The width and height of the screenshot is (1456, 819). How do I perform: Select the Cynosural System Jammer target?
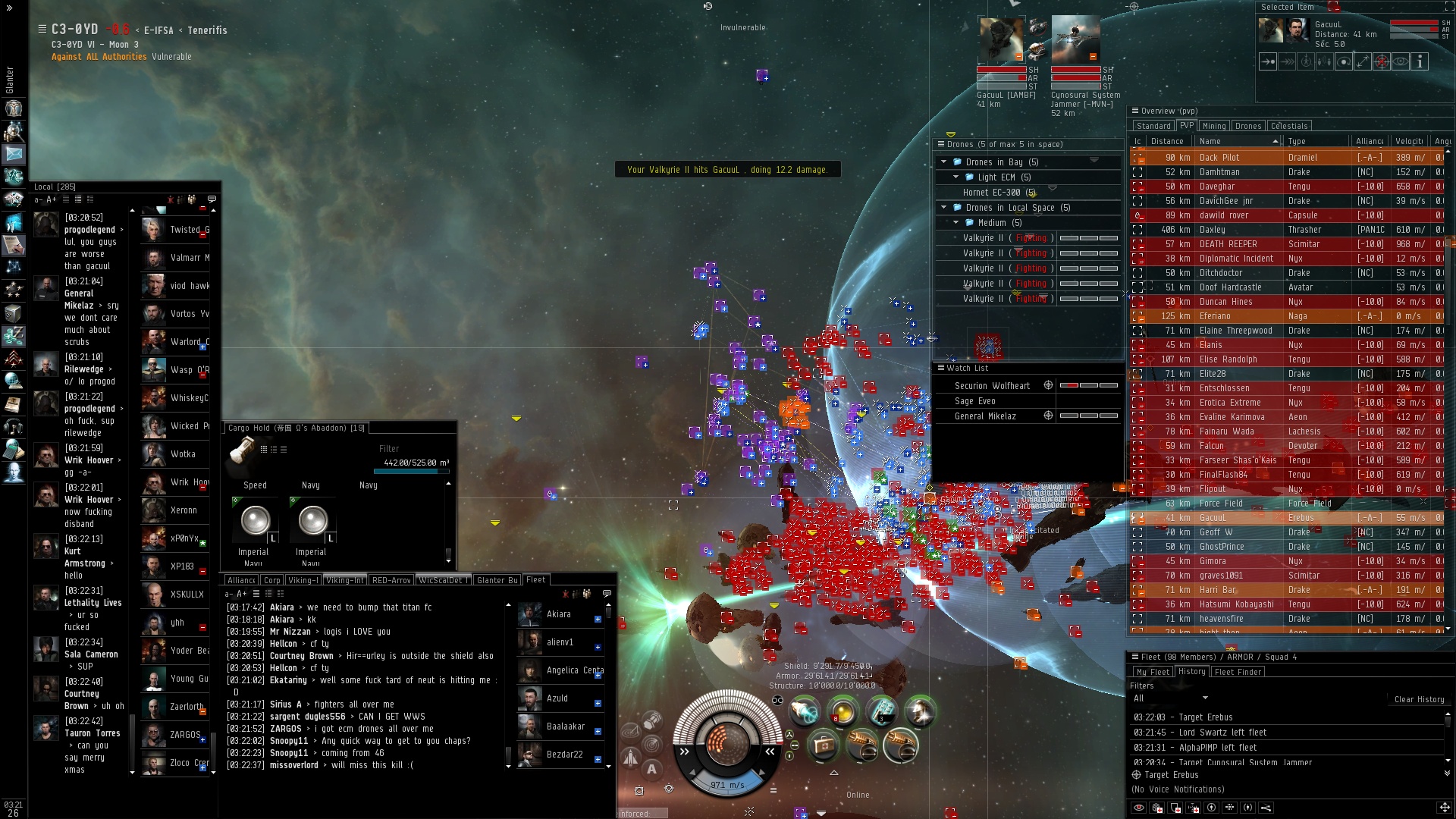pos(1075,39)
